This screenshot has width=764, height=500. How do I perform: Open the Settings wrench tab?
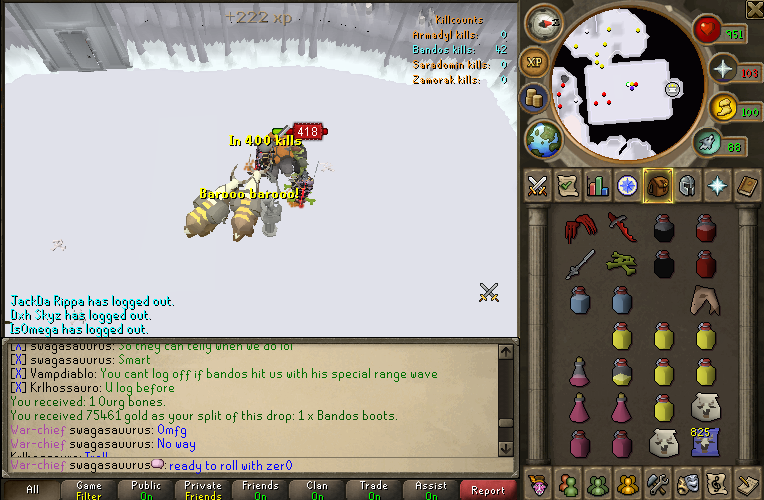657,484
